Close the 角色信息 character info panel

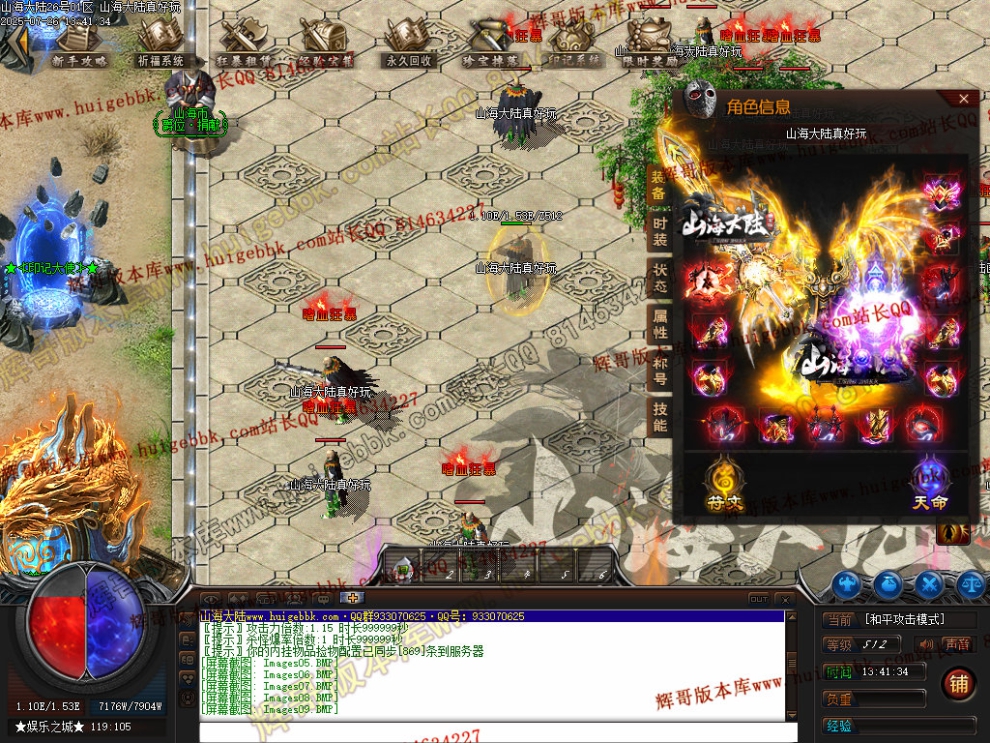coord(963,98)
